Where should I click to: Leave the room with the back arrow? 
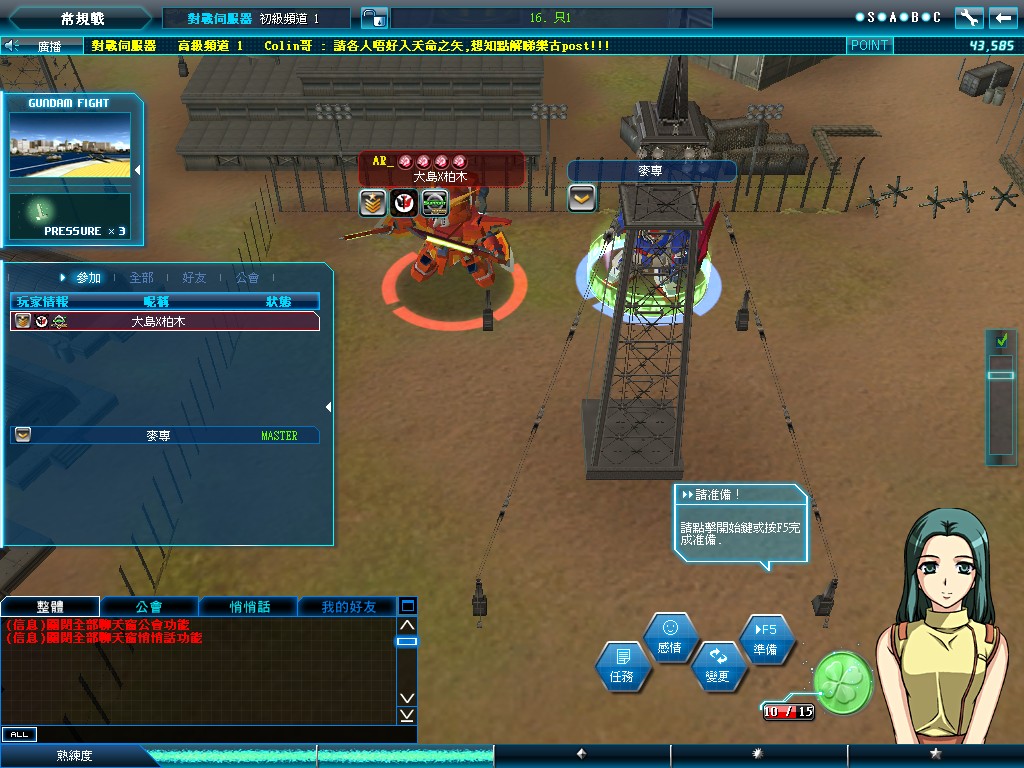click(x=1002, y=18)
